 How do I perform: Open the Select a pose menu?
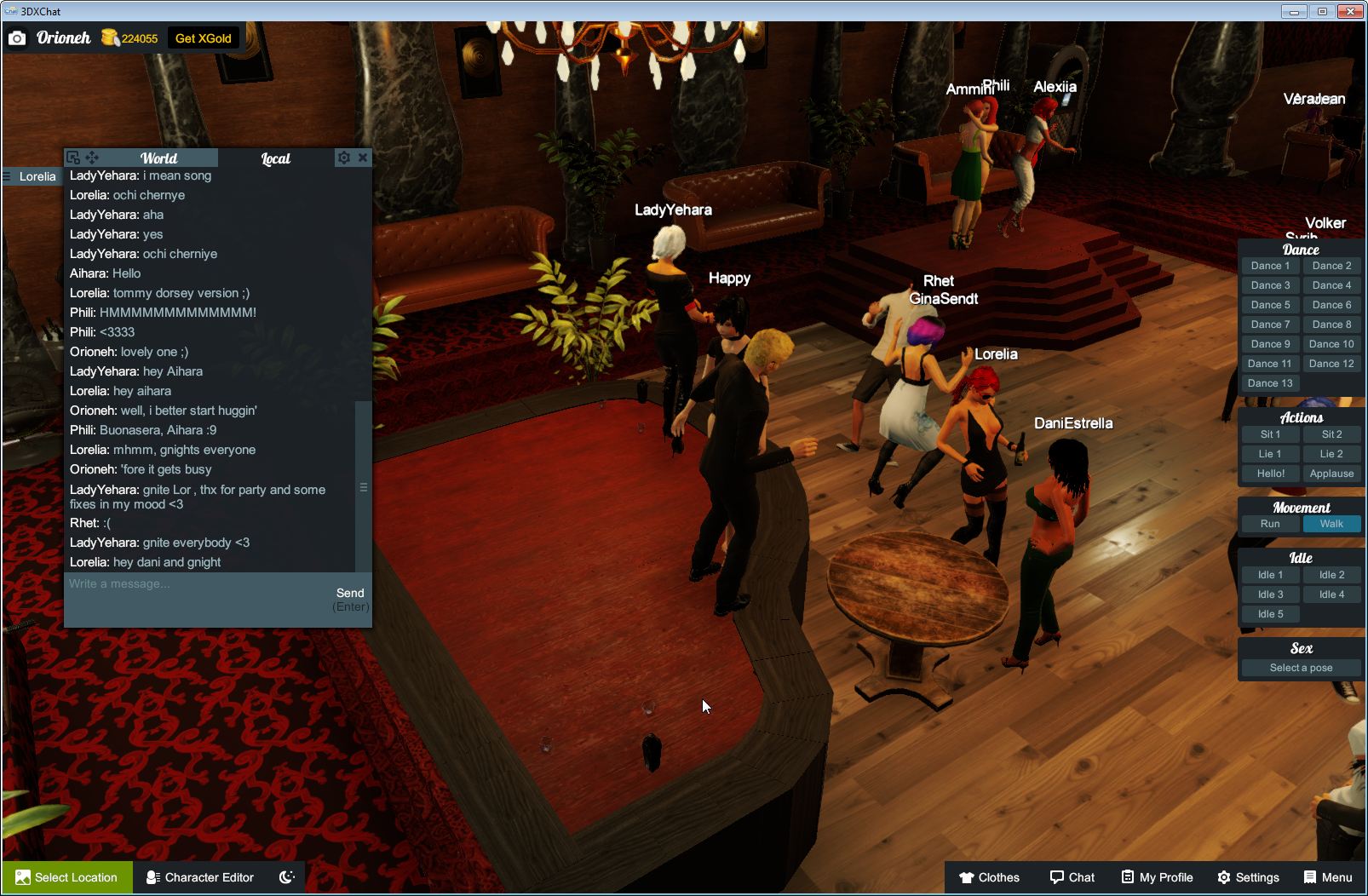[x=1301, y=667]
